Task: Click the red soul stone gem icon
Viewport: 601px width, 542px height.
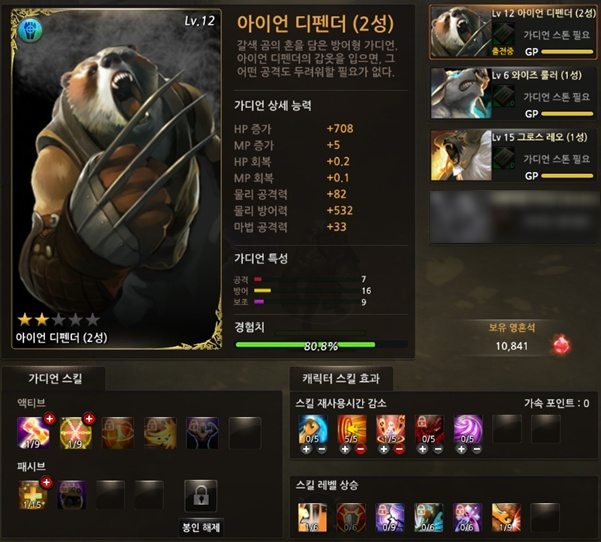Action: tap(562, 345)
